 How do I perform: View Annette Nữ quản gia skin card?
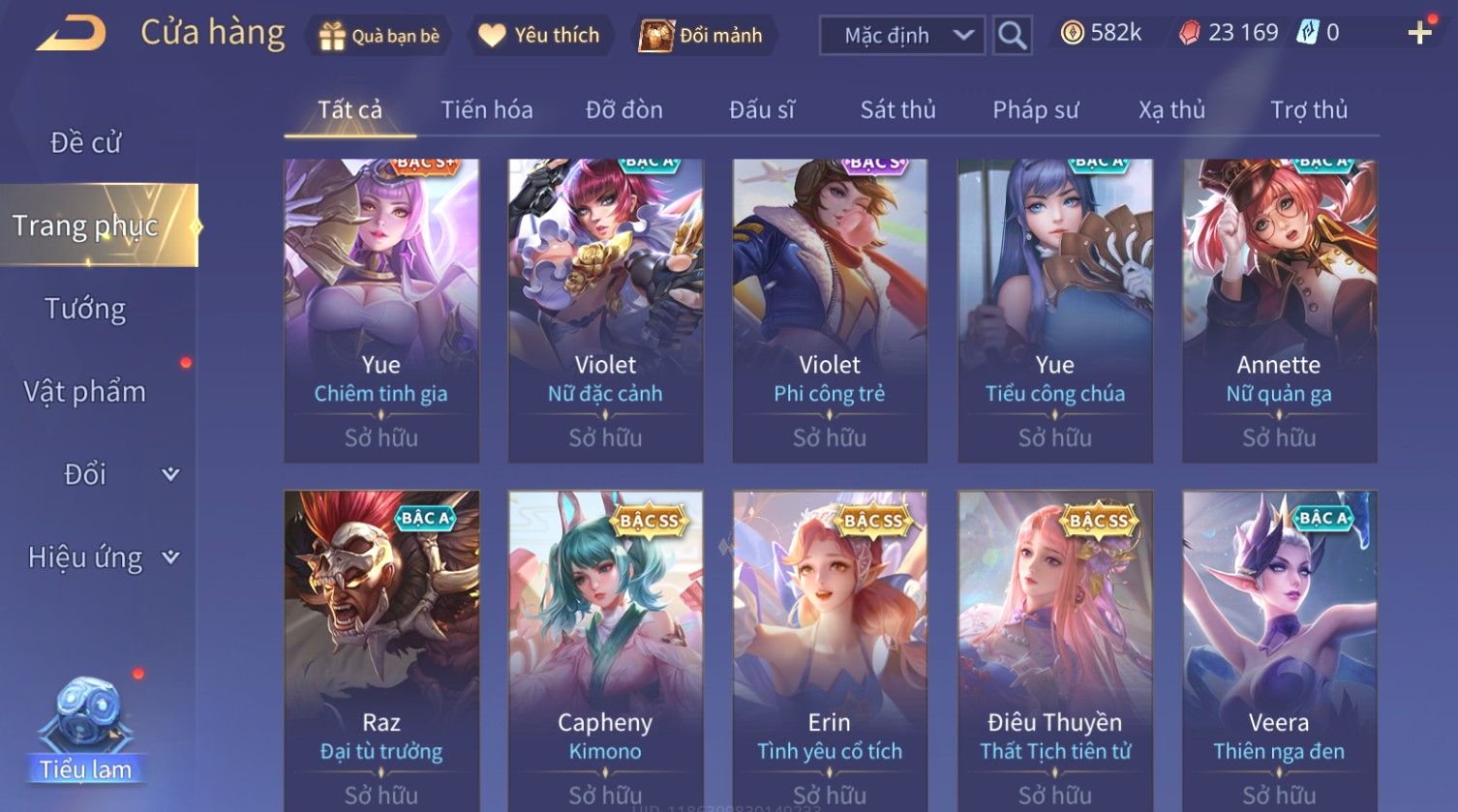1279,310
